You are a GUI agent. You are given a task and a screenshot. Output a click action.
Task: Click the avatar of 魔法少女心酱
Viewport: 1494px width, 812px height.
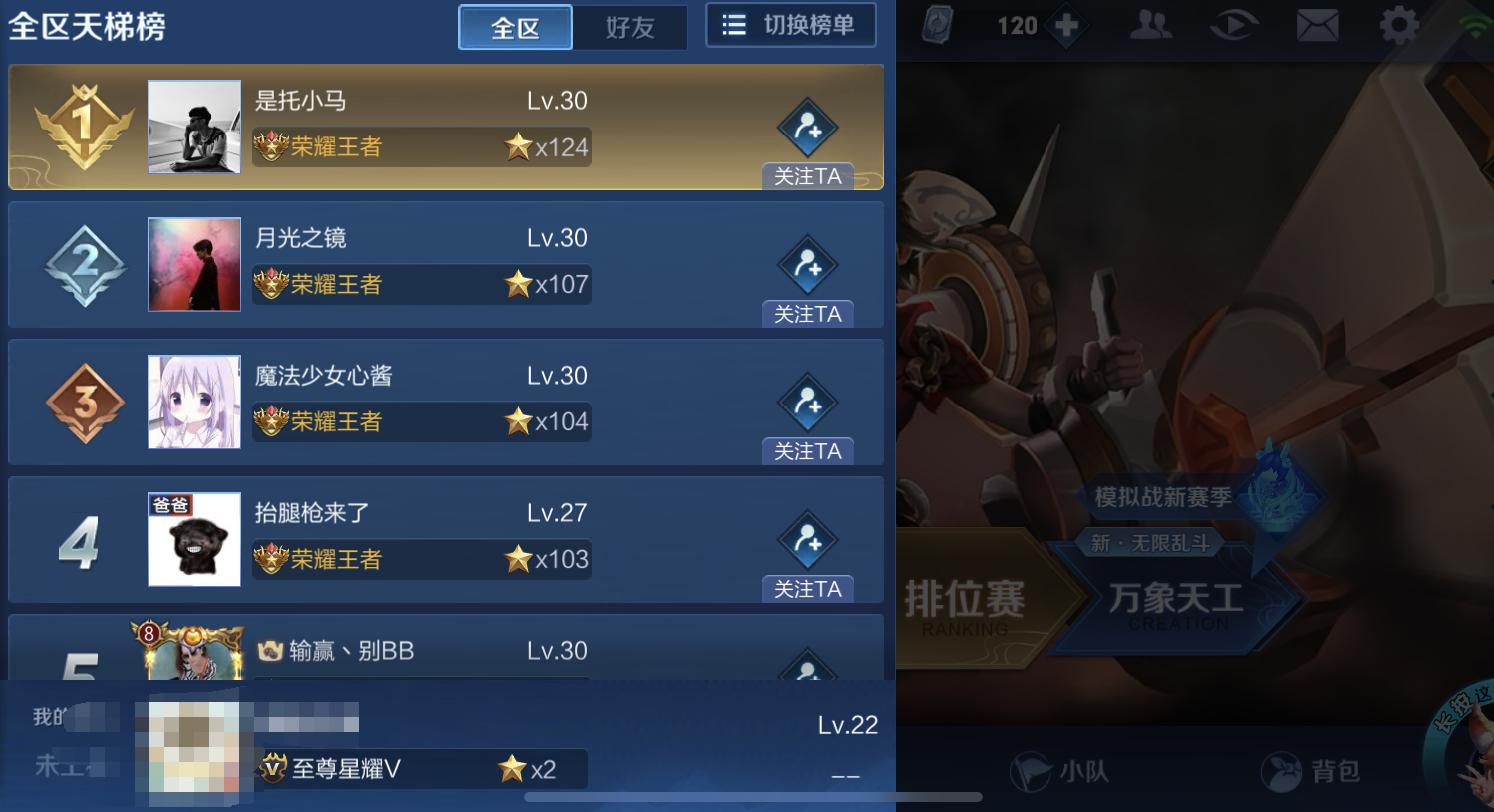point(193,402)
